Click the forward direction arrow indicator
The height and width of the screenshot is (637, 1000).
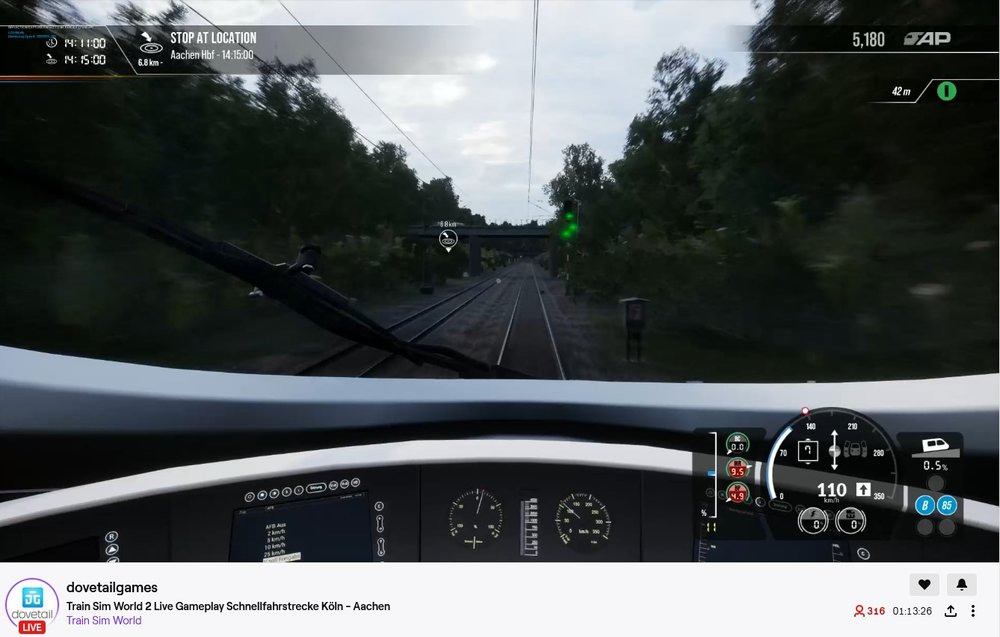point(863,489)
